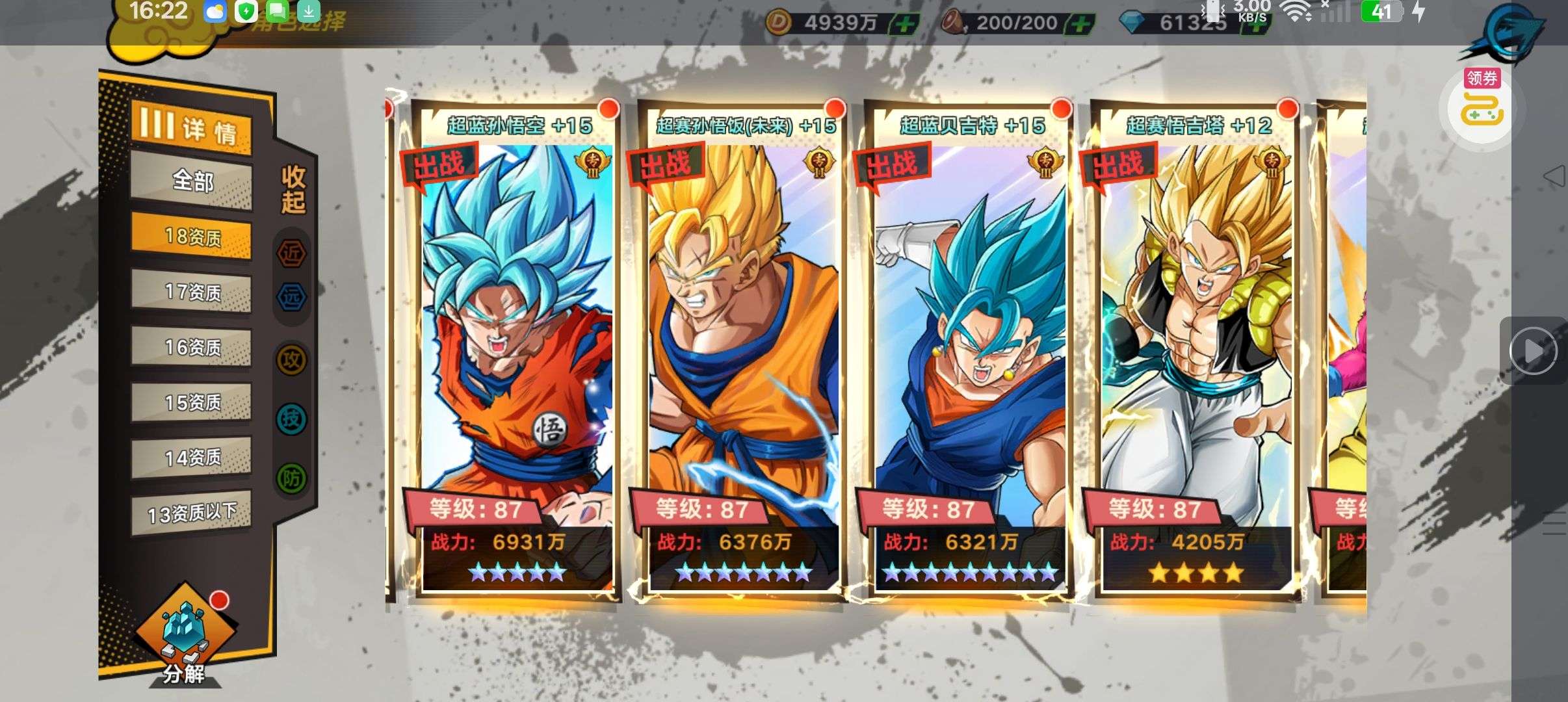
Task: Filter by 技 skill type
Action: [x=292, y=419]
